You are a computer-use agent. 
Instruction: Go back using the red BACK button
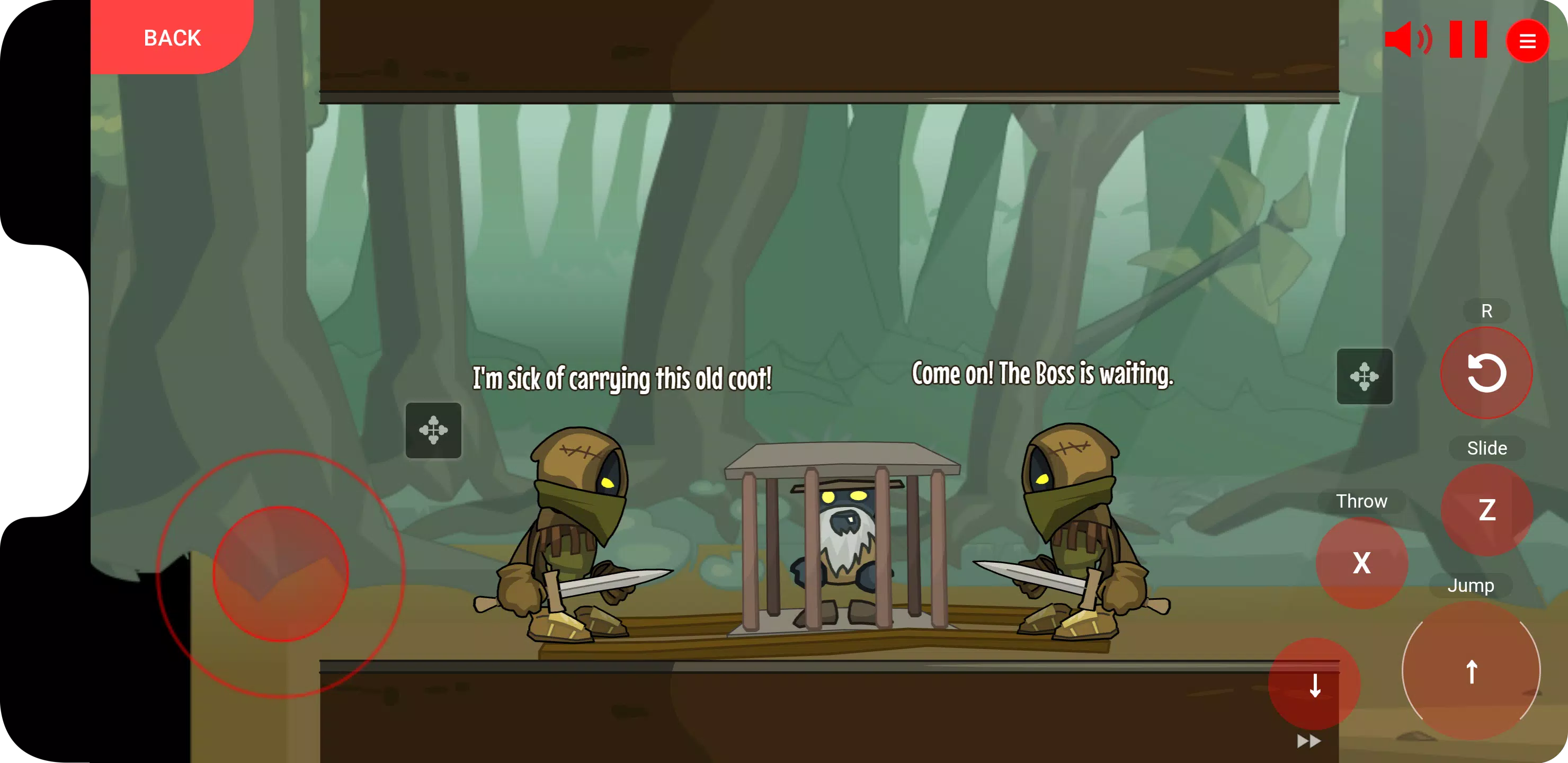(172, 38)
